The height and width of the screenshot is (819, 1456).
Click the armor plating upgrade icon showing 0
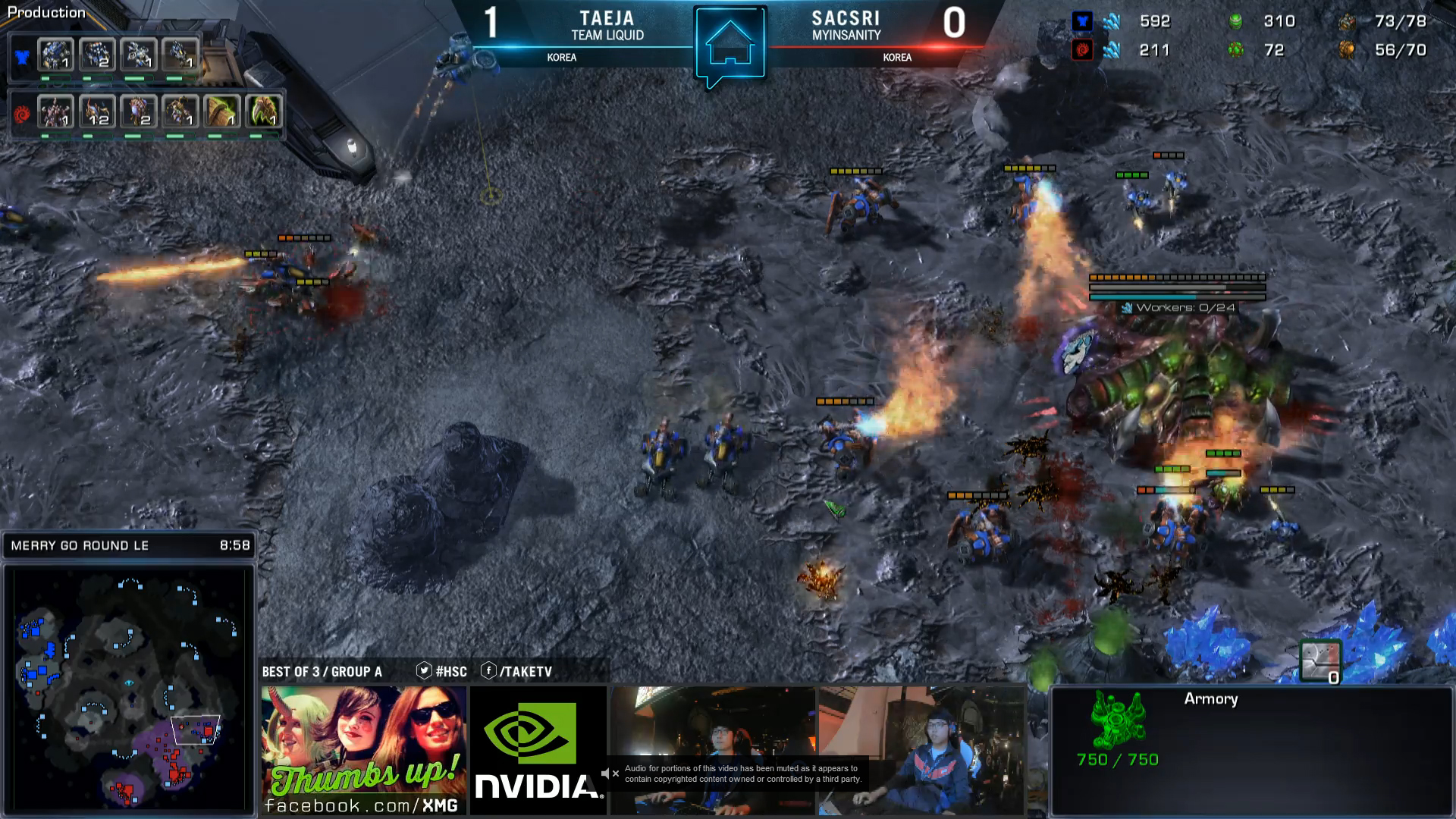tap(1320, 661)
